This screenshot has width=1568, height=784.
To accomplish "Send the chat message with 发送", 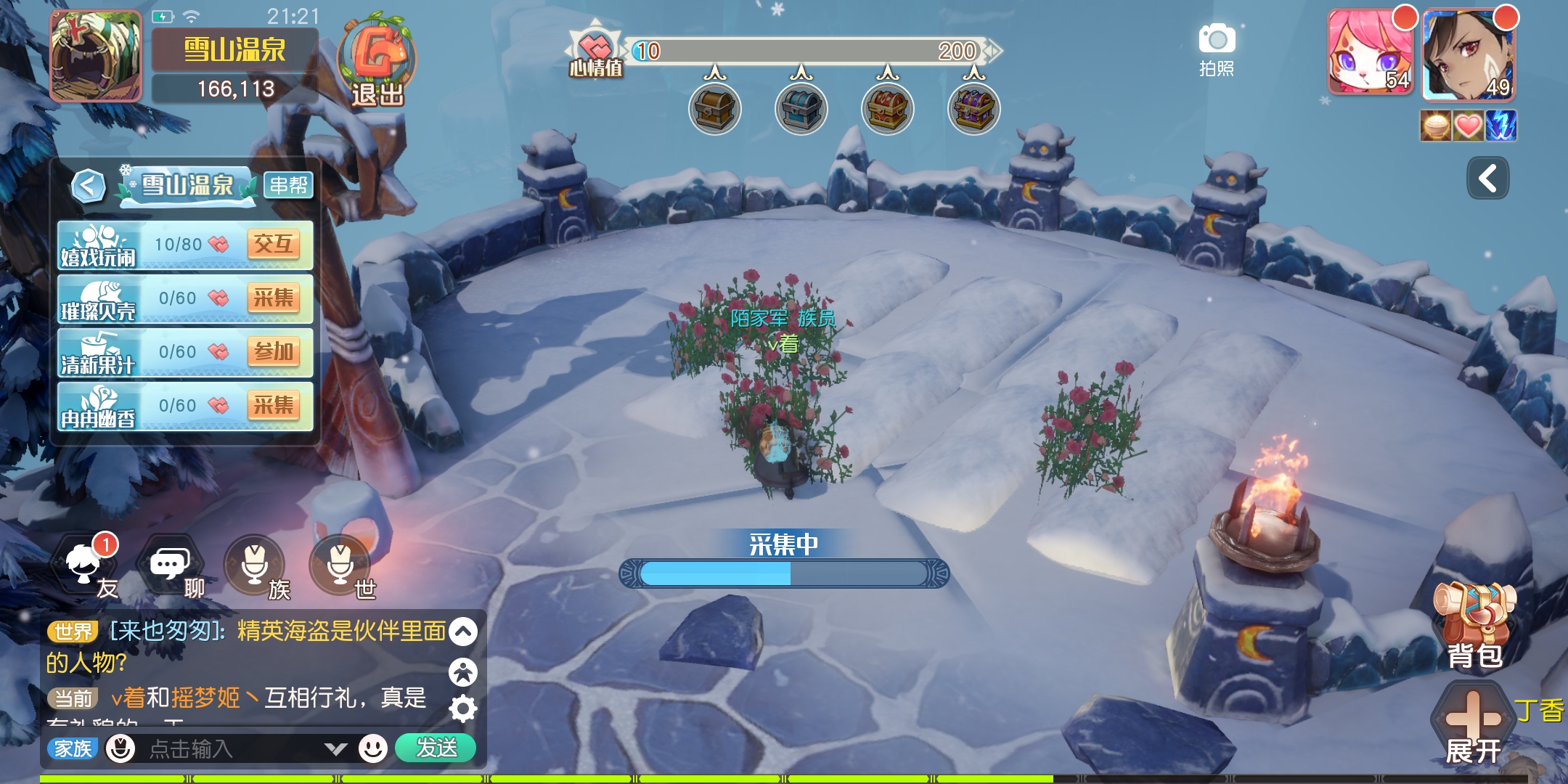I will click(436, 748).
